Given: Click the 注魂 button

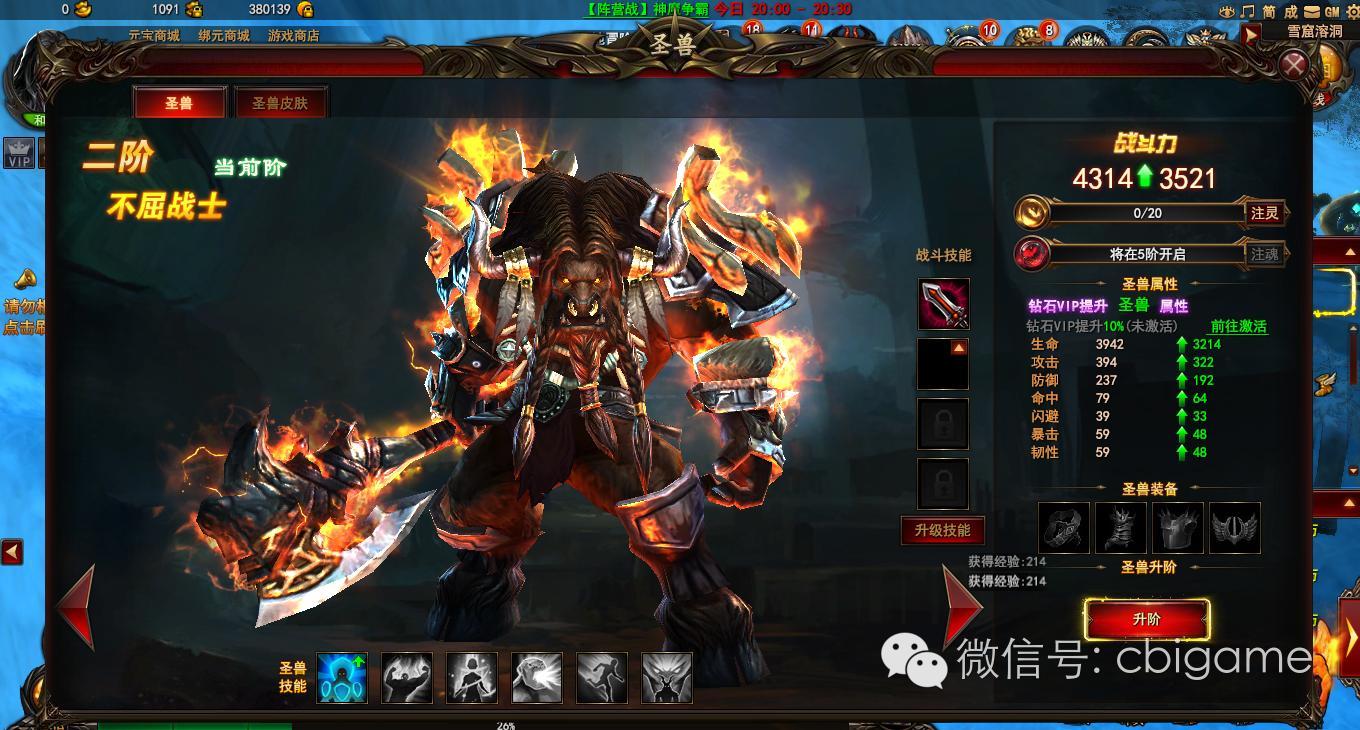Looking at the screenshot, I should coord(1264,254).
